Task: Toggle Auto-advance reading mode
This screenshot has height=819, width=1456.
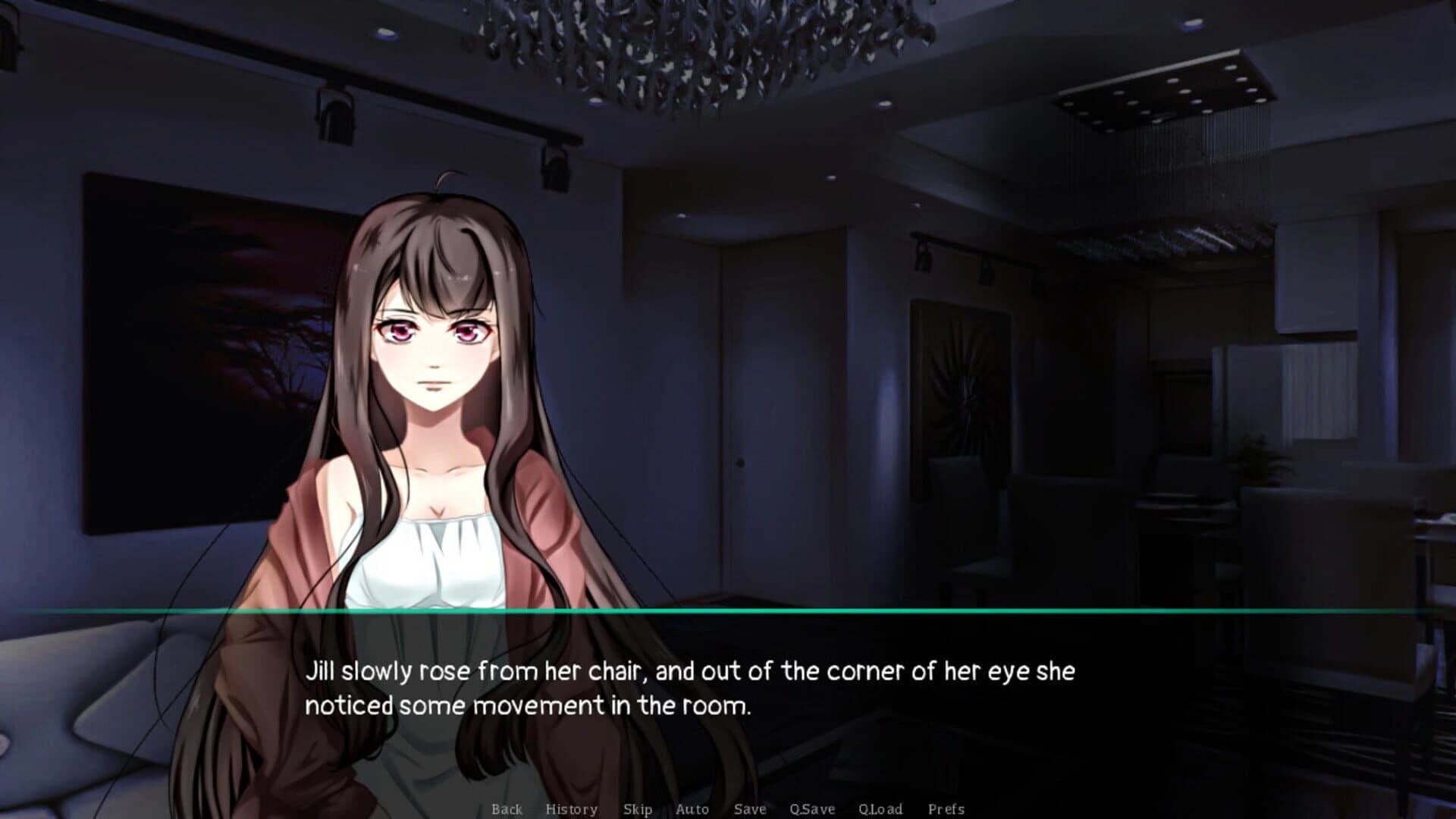Action: point(692,809)
